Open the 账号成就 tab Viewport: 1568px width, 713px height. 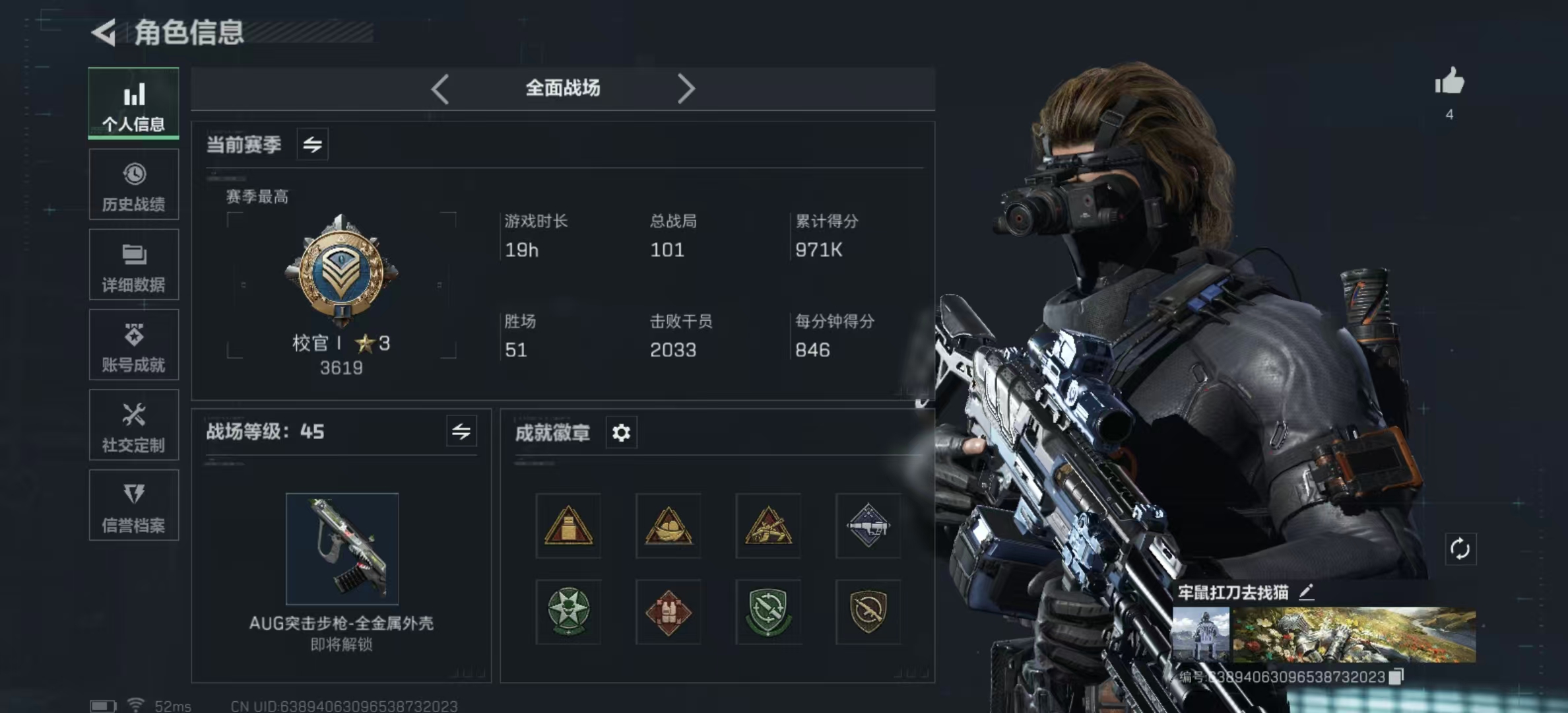click(x=133, y=345)
